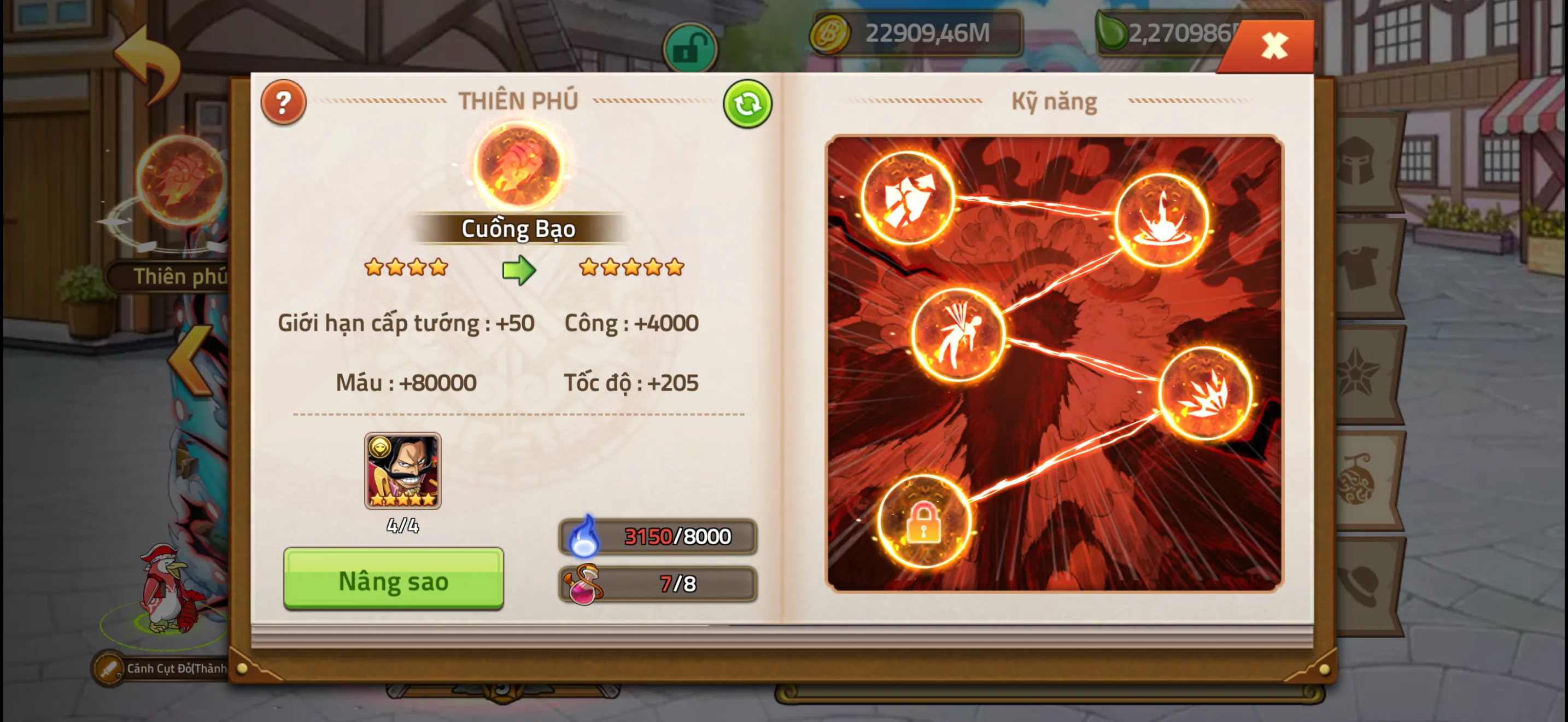This screenshot has width=1568, height=722.
Task: Open the question mark help icon
Action: [284, 102]
